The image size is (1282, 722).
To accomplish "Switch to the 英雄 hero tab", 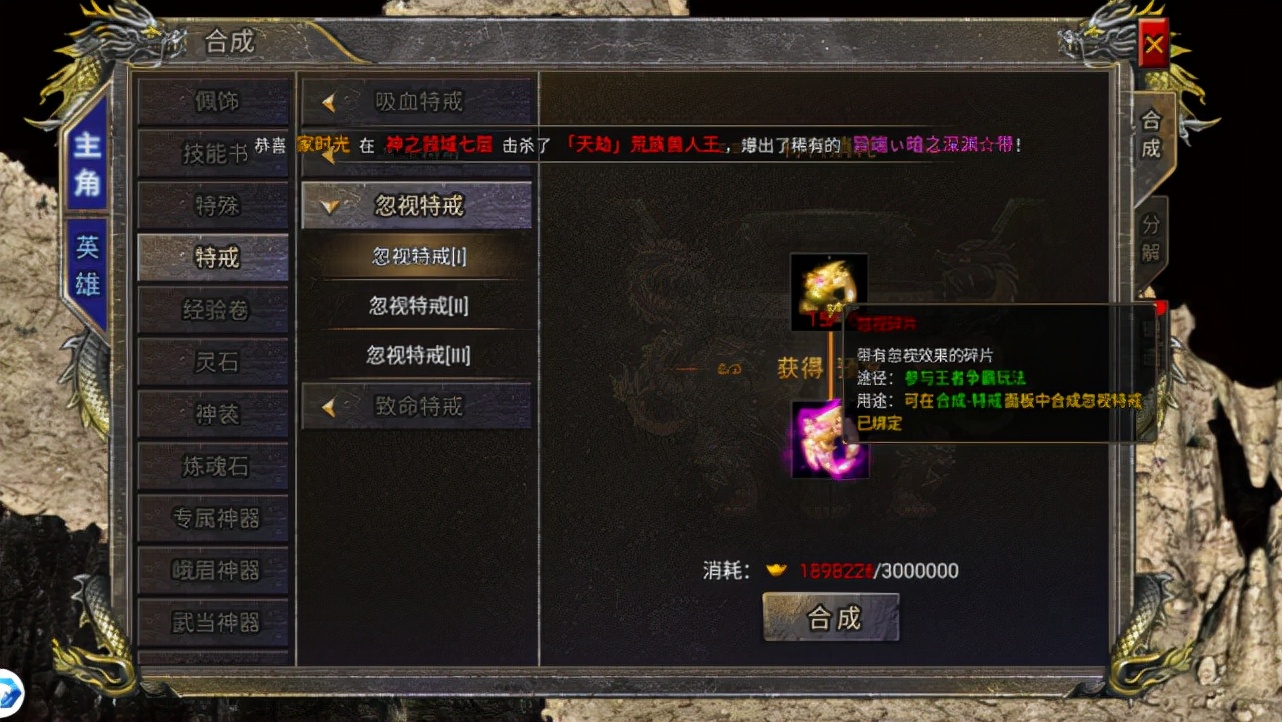I will 87,265.
